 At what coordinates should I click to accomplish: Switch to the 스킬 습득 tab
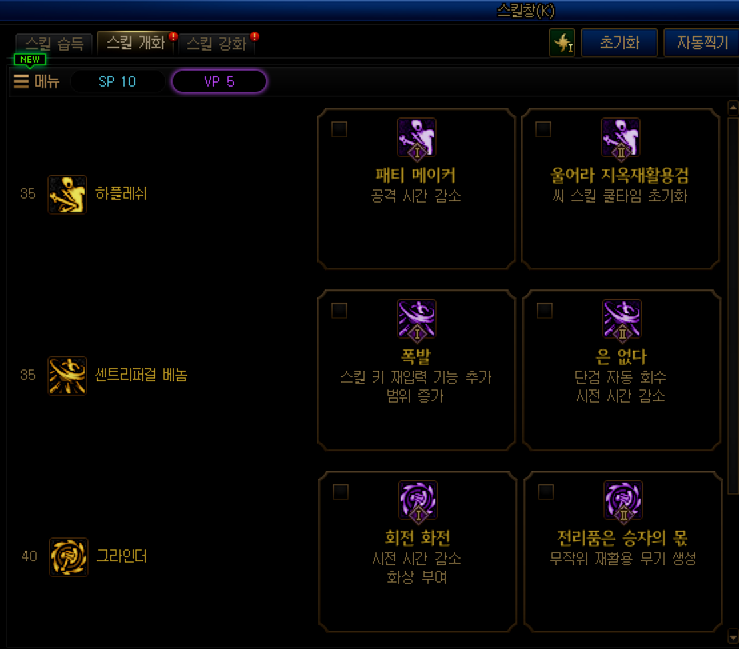click(x=54, y=44)
